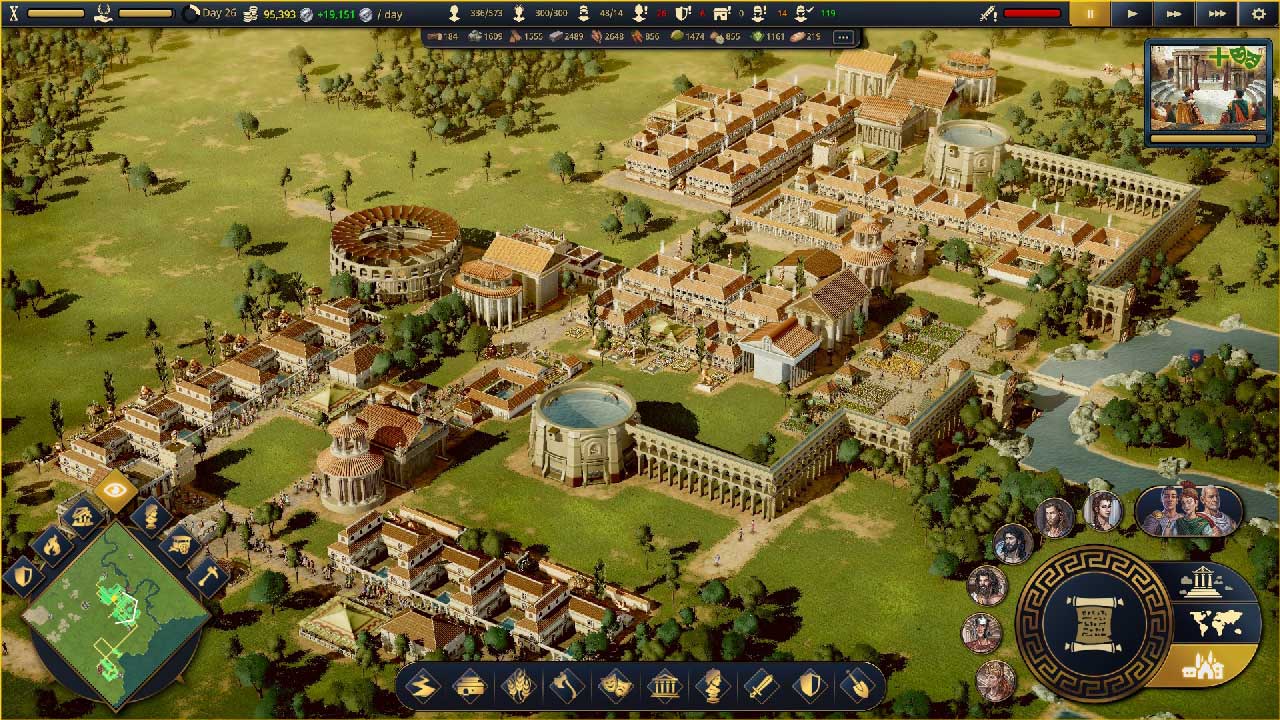Expand the resource bar with the ellipsis button
The width and height of the screenshot is (1280, 720).
point(842,37)
